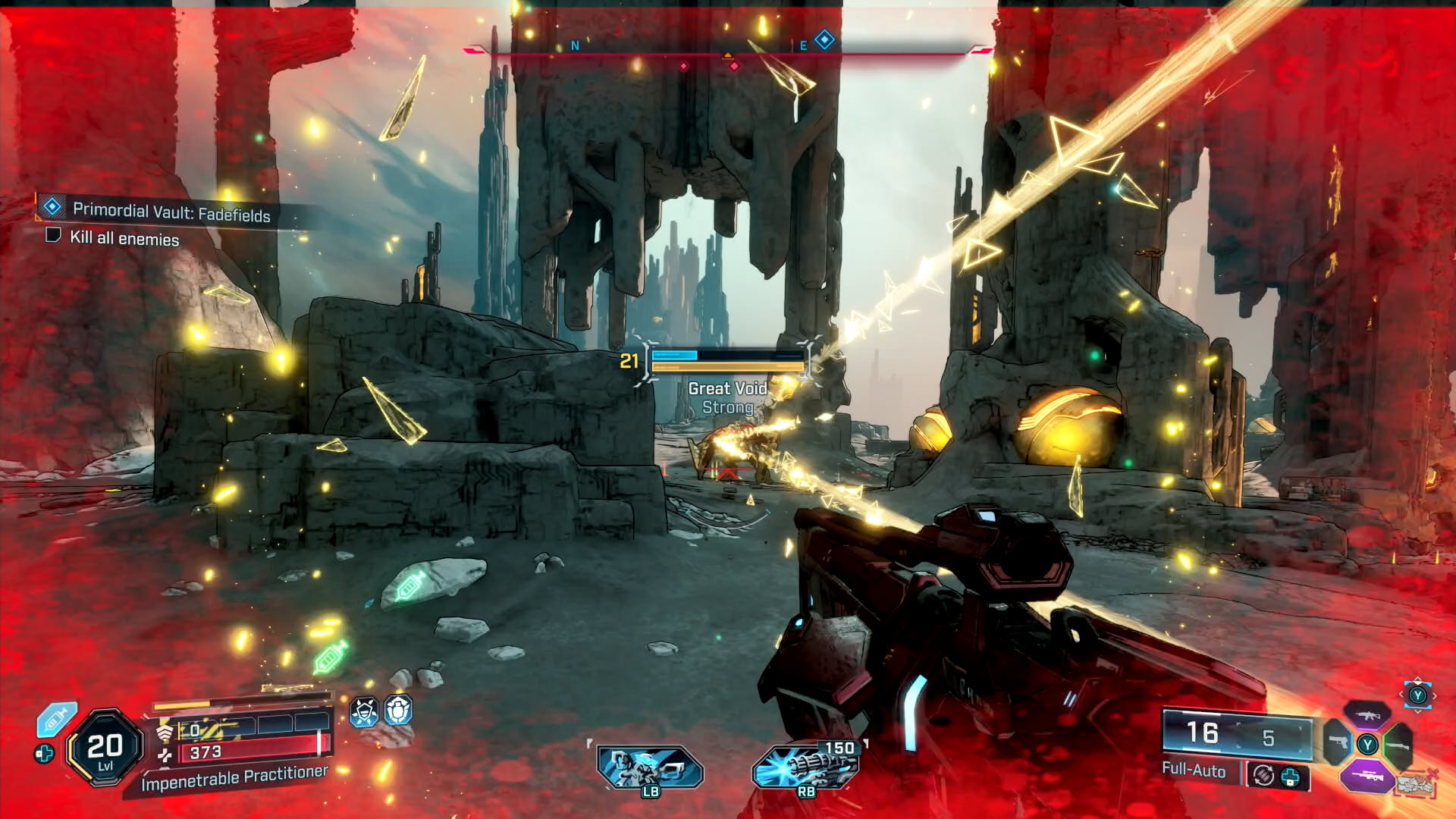Select the purple sniper rifle slot

[1367, 775]
